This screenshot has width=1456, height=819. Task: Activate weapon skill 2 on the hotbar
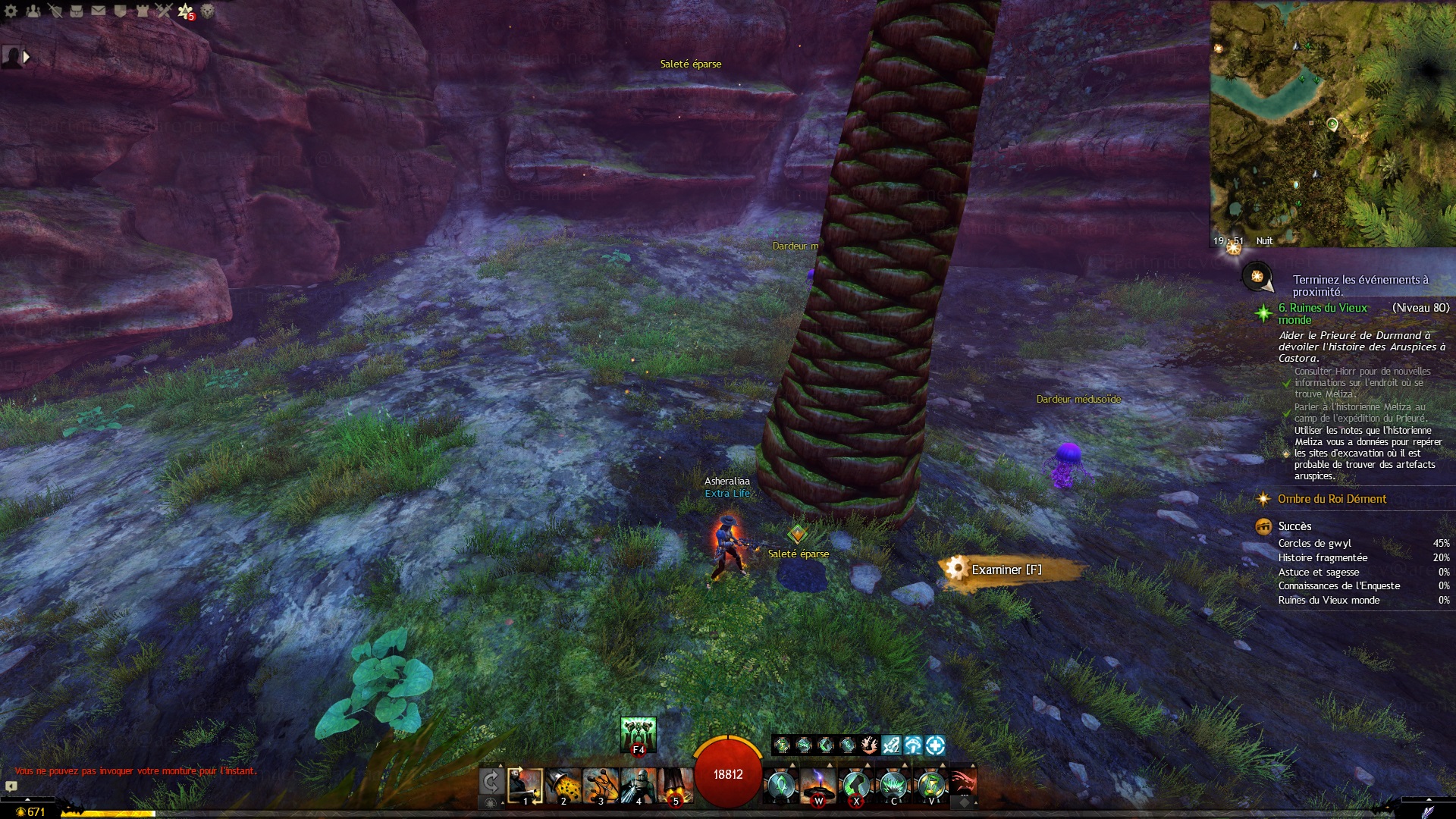click(563, 786)
